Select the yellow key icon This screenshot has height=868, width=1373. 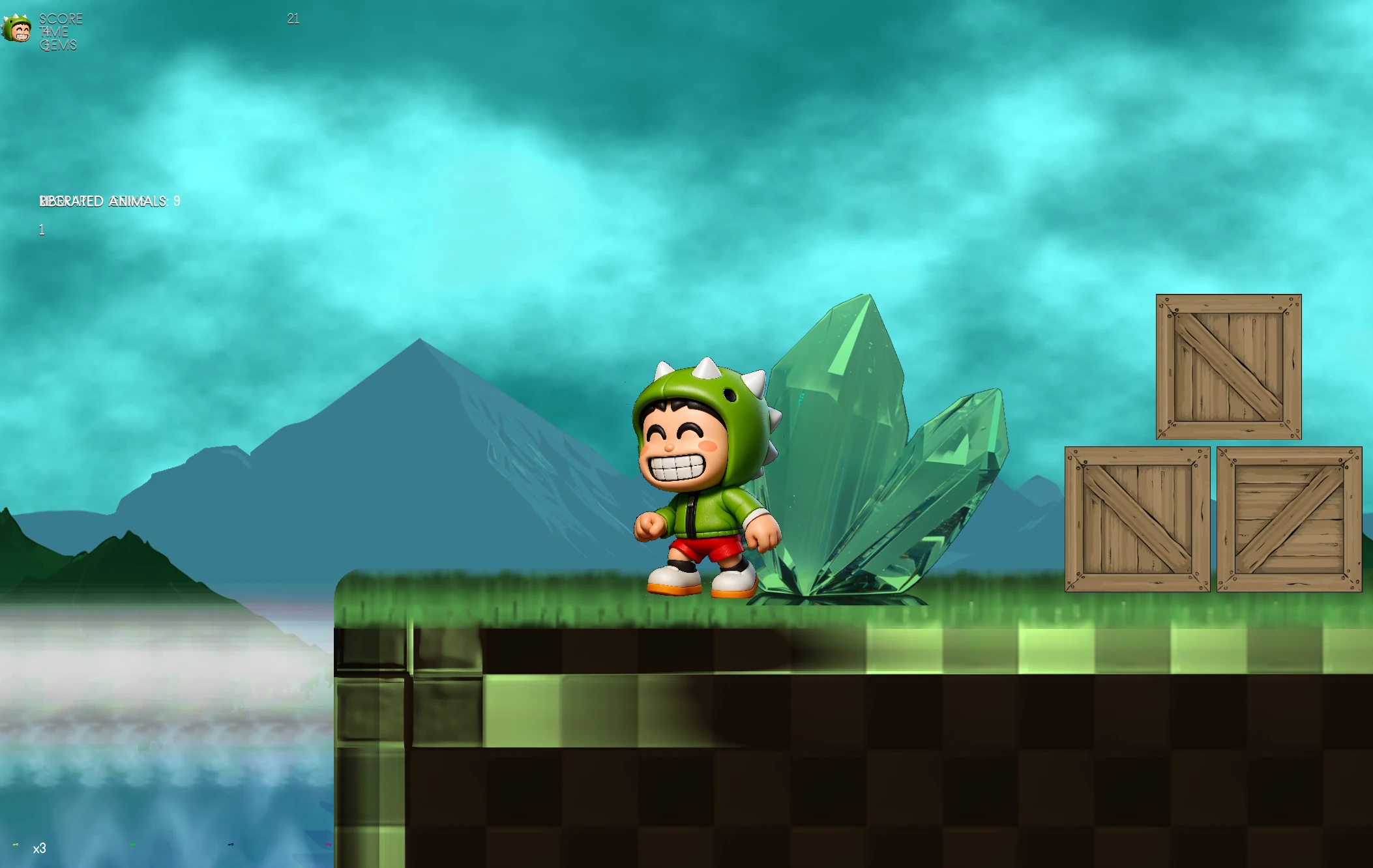coord(16,845)
